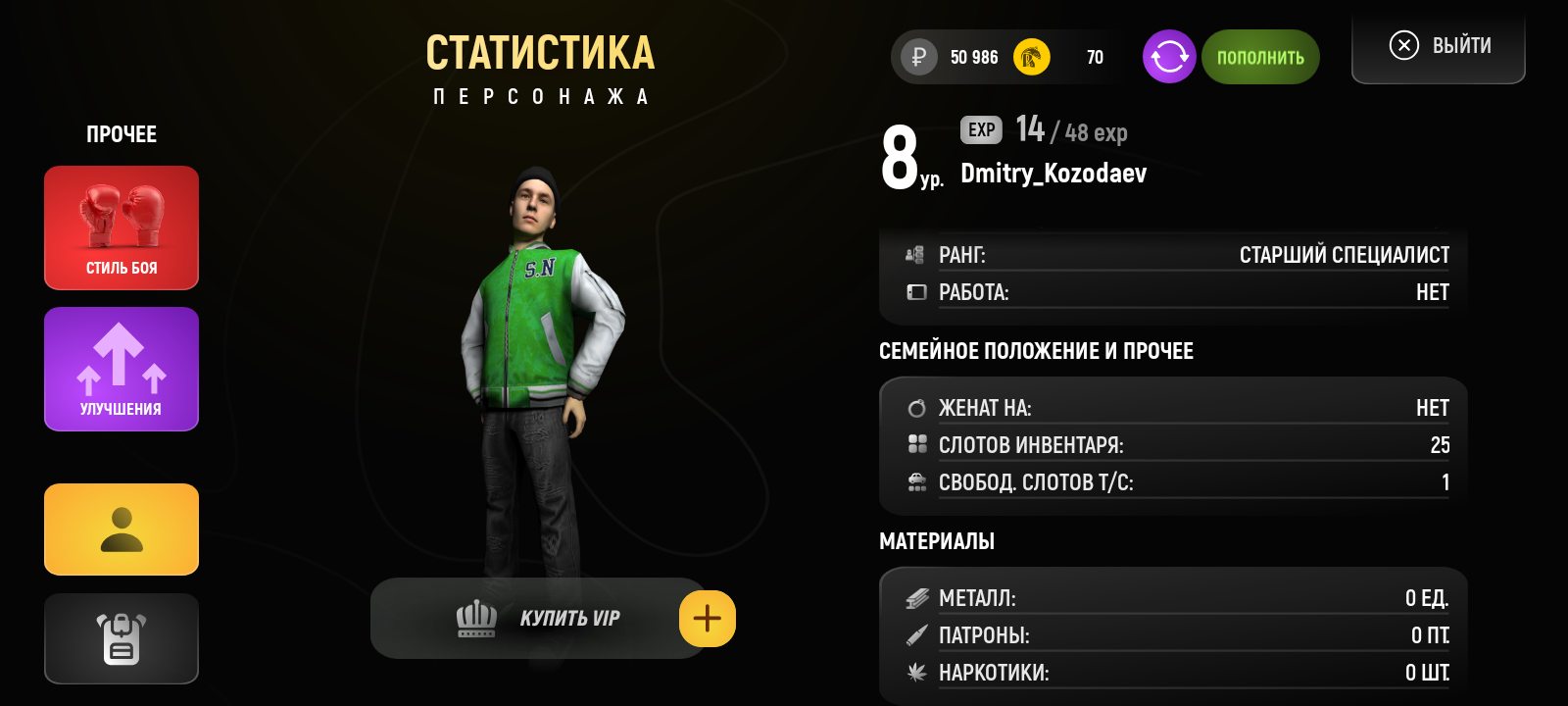The image size is (1568, 706).
Task: Click the inventory grid icon beside СЛОТОВ ИНВЕНТАРЯ
Action: click(x=917, y=443)
